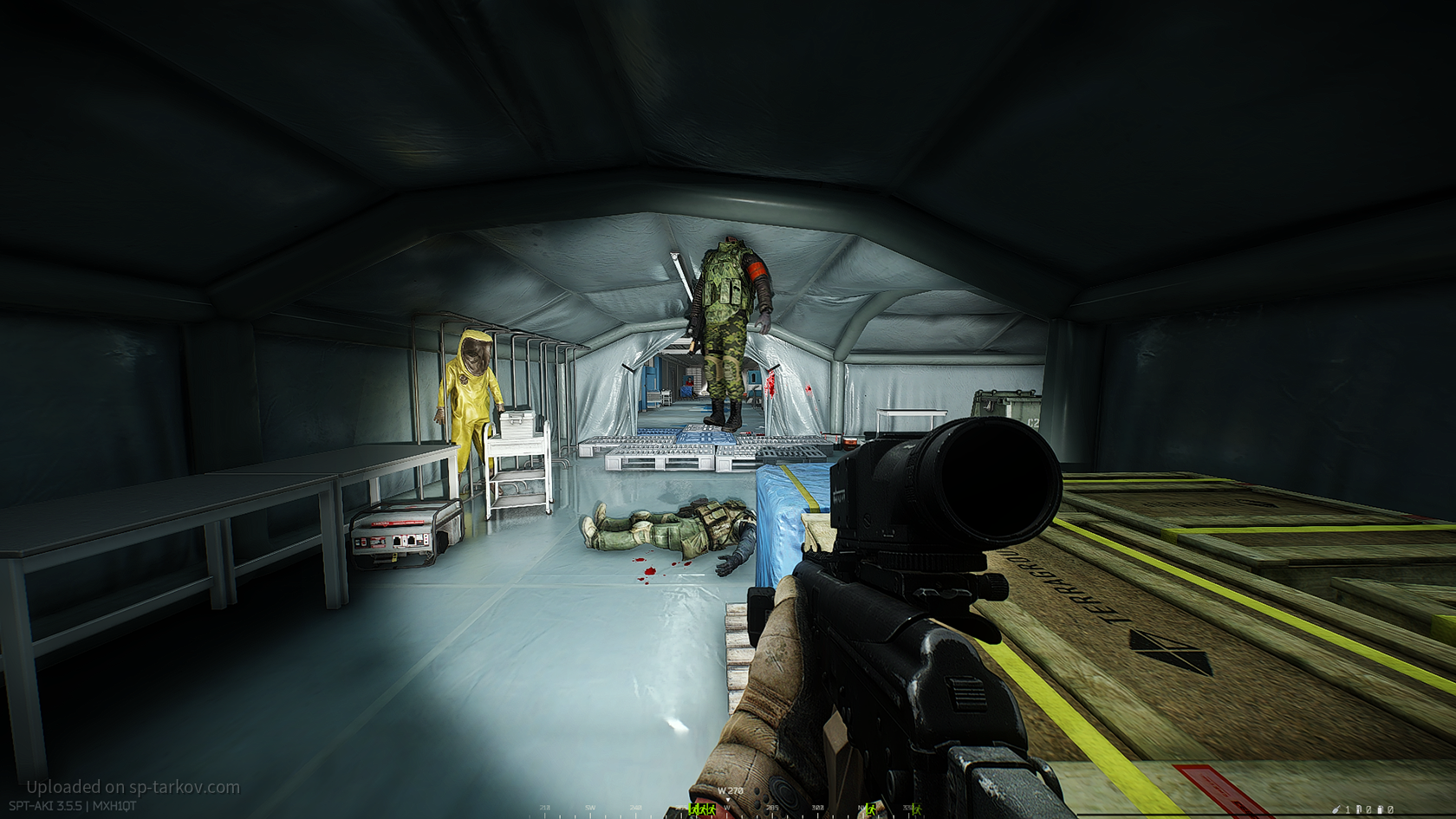Image resolution: width=1456 pixels, height=819 pixels.
Task: Click the compass heading bar
Action: tap(728, 808)
